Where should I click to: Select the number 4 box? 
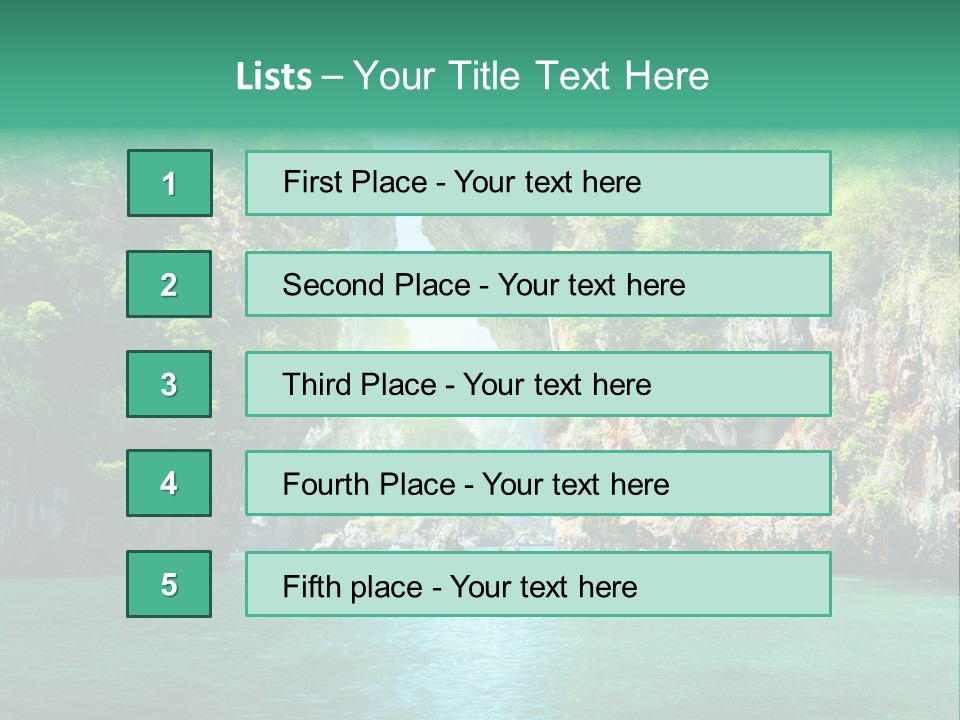pos(169,484)
